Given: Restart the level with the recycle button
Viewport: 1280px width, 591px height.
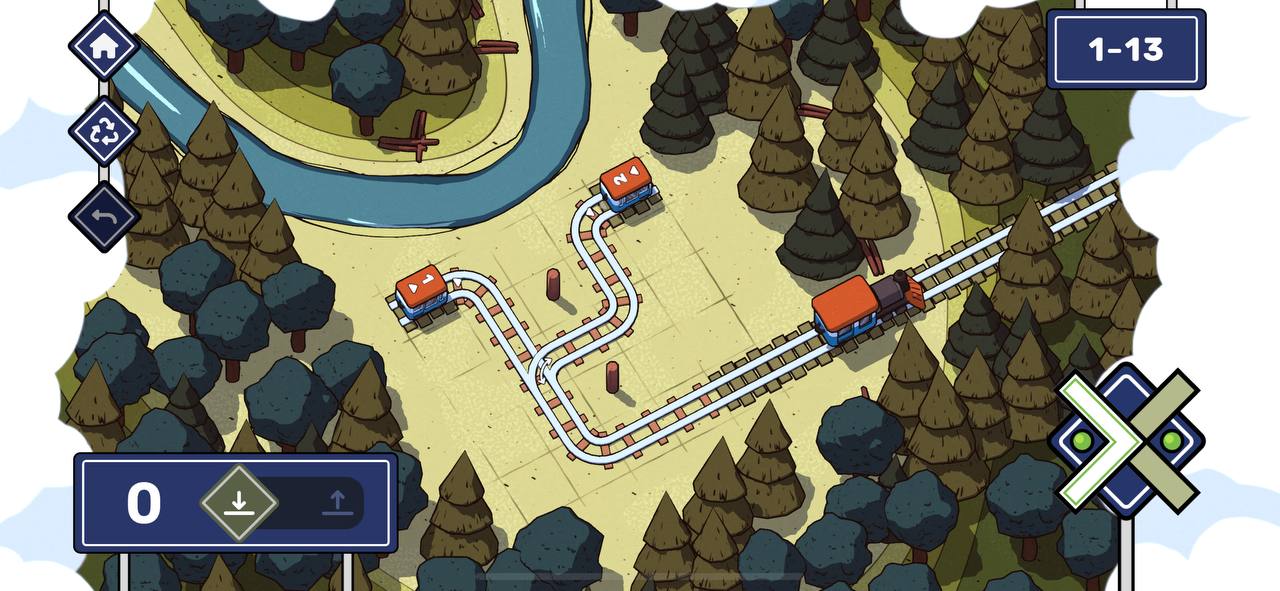Looking at the screenshot, I should [x=104, y=132].
